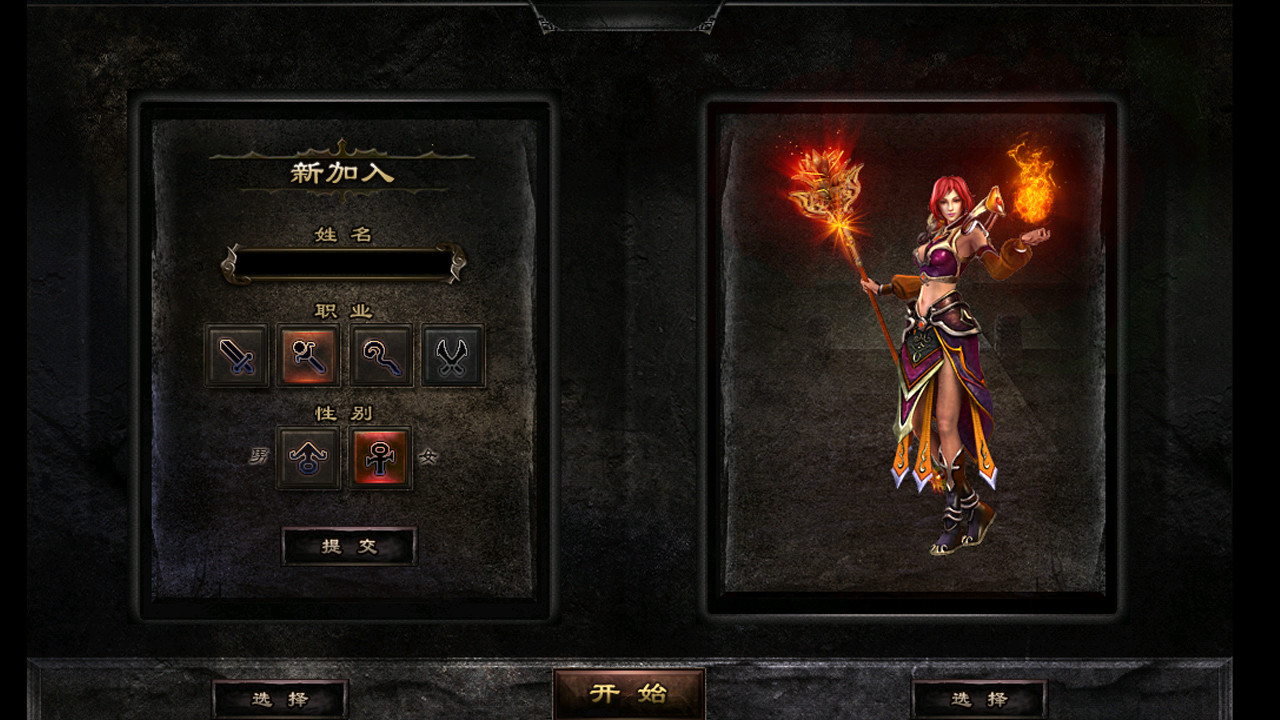Screen dimensions: 1280x720
Task: Change class selection to the last profession slot
Action: [452, 357]
